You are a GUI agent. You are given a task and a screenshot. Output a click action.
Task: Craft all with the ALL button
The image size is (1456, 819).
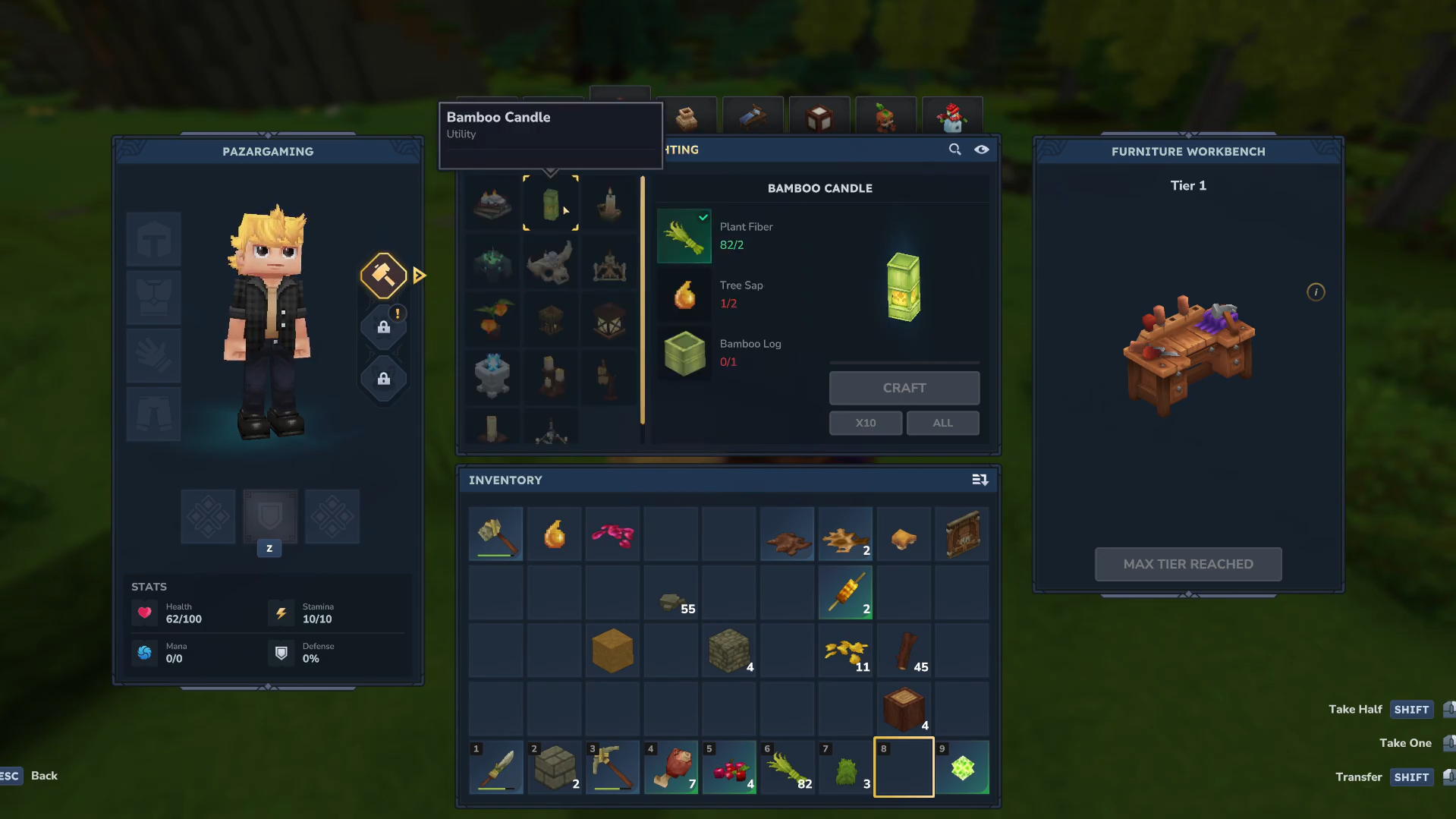(942, 423)
